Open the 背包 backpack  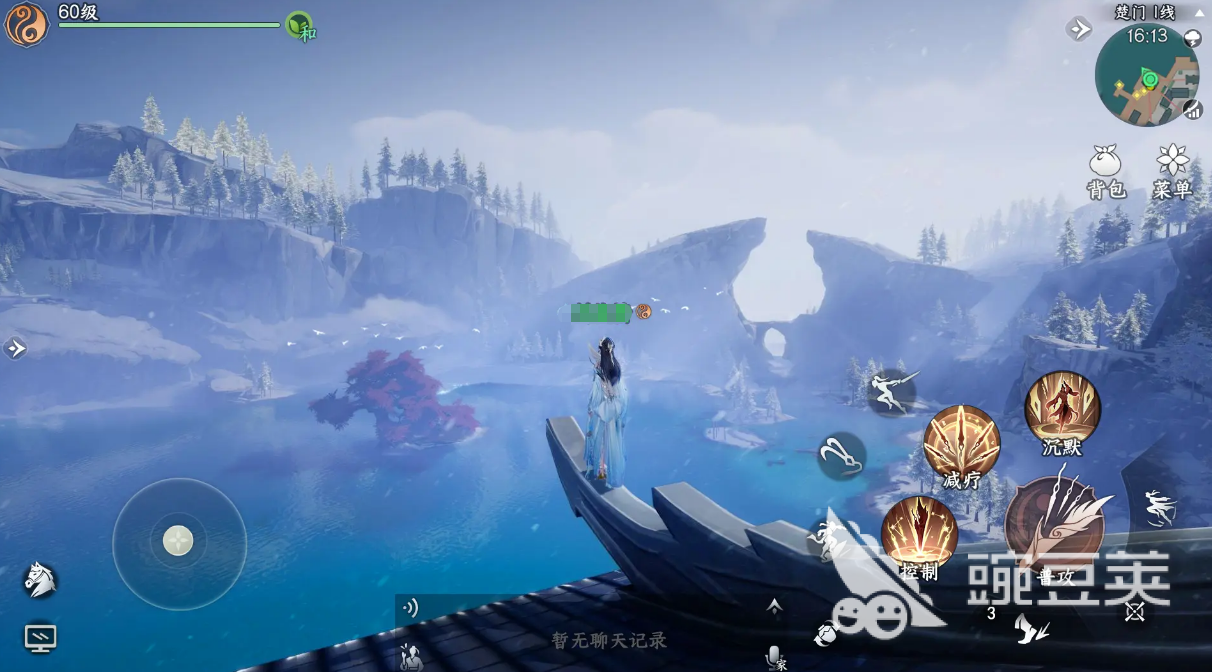click(1105, 170)
